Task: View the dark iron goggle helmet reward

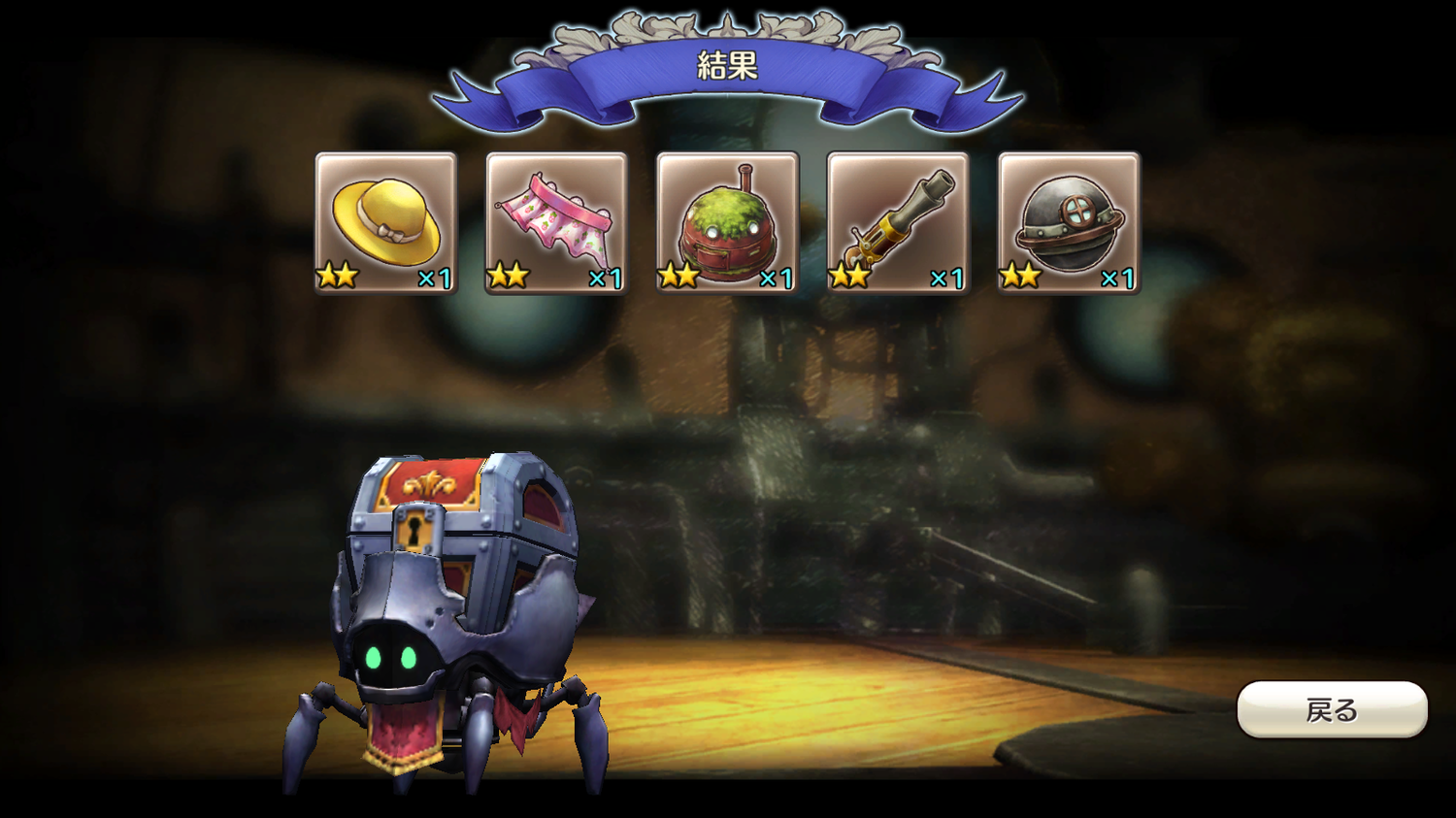Action: point(1069,222)
